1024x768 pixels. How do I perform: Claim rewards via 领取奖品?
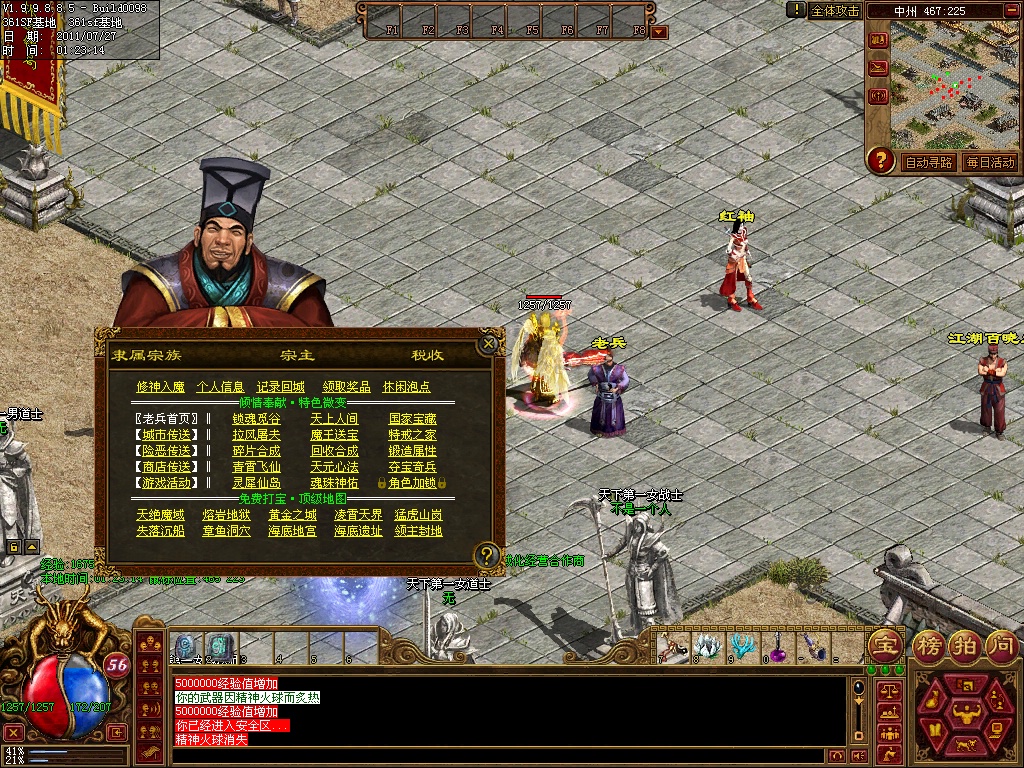pos(346,387)
